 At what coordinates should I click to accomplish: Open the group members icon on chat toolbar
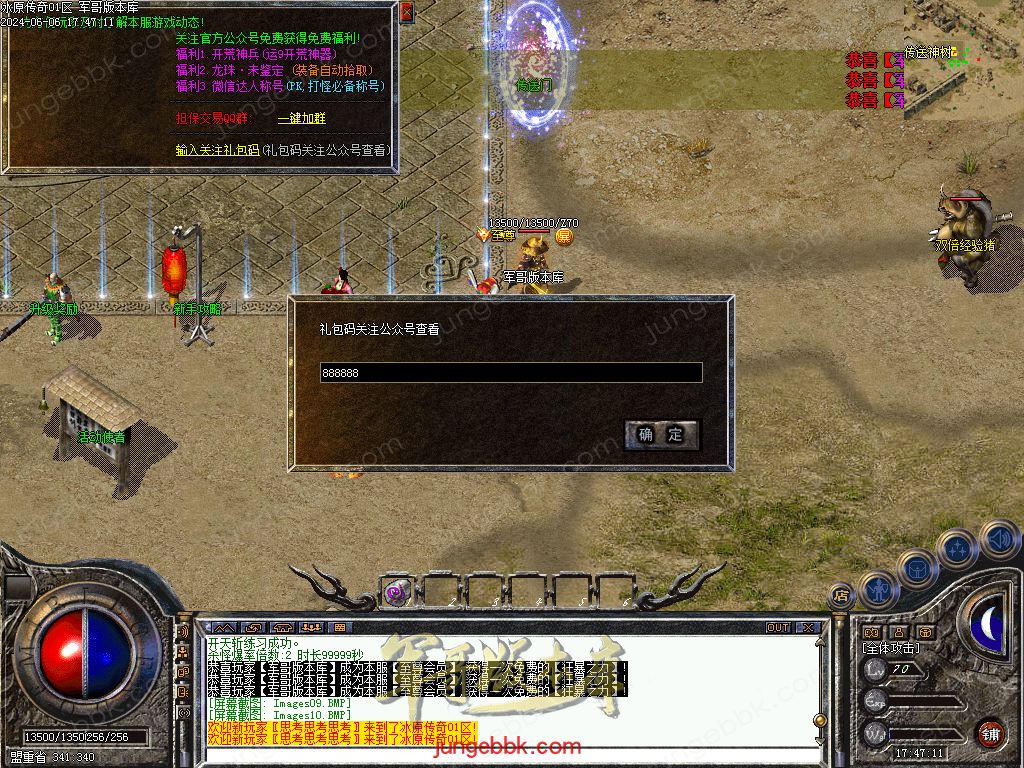pyautogui.click(x=311, y=628)
